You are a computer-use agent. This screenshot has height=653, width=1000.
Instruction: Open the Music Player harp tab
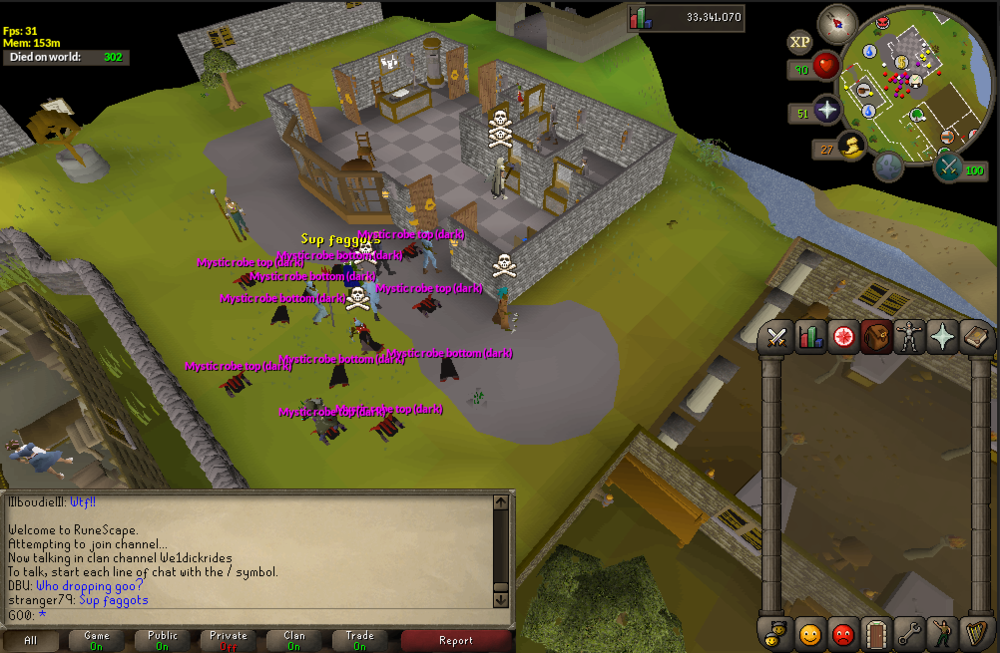click(975, 634)
